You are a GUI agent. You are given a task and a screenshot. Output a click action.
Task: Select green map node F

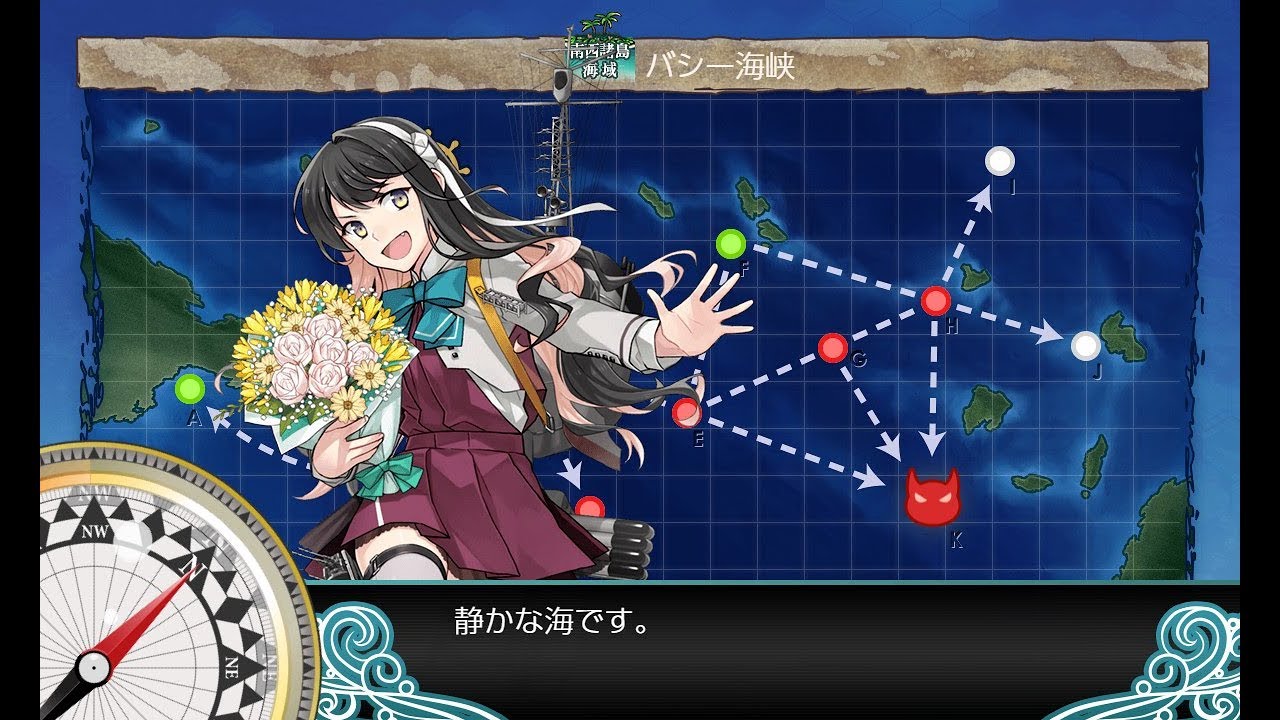pyautogui.click(x=731, y=243)
